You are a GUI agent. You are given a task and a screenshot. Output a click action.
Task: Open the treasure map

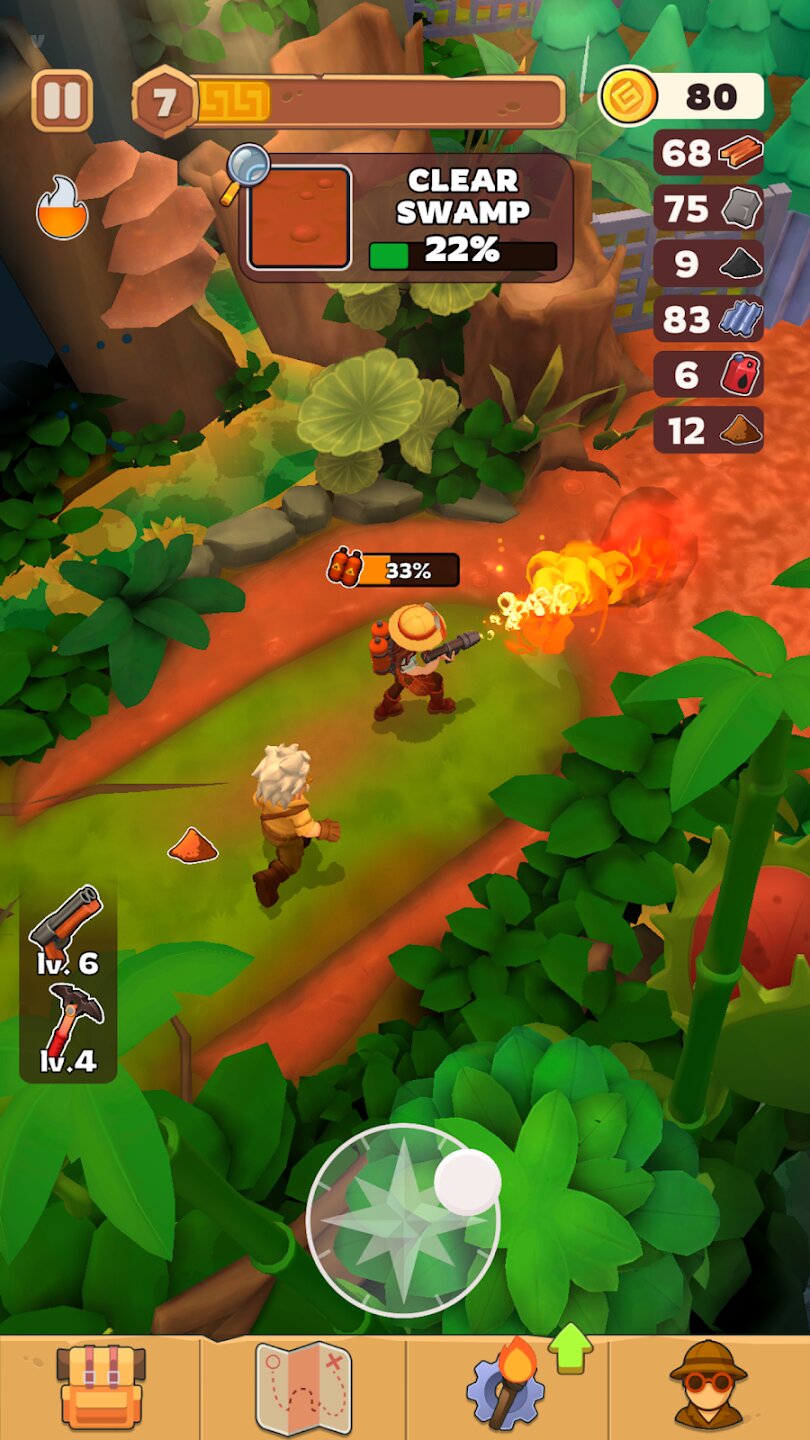point(303,1388)
